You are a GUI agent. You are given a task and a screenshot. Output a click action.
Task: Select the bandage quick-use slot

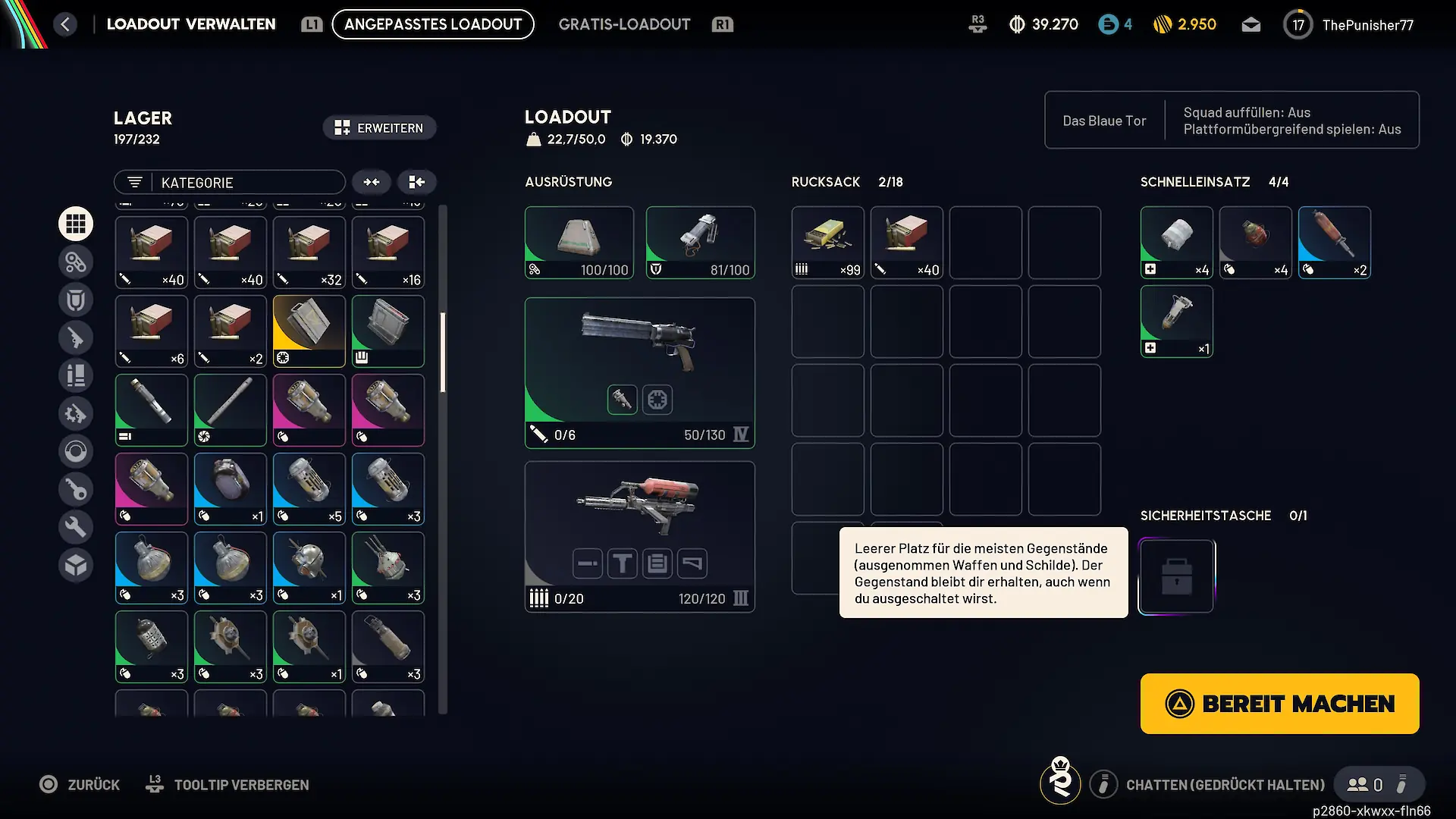point(1176,243)
